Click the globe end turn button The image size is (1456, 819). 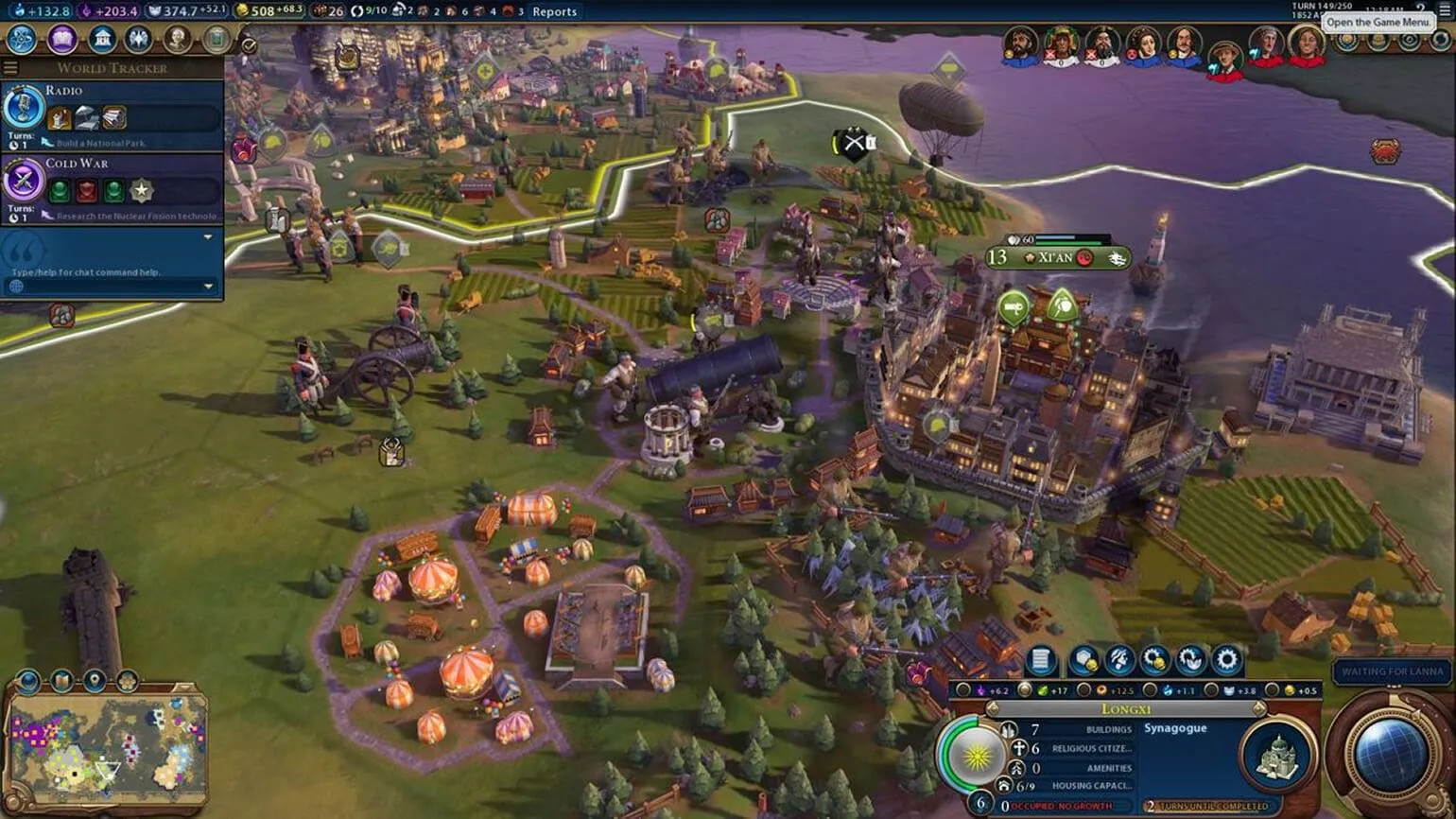[x=1390, y=755]
